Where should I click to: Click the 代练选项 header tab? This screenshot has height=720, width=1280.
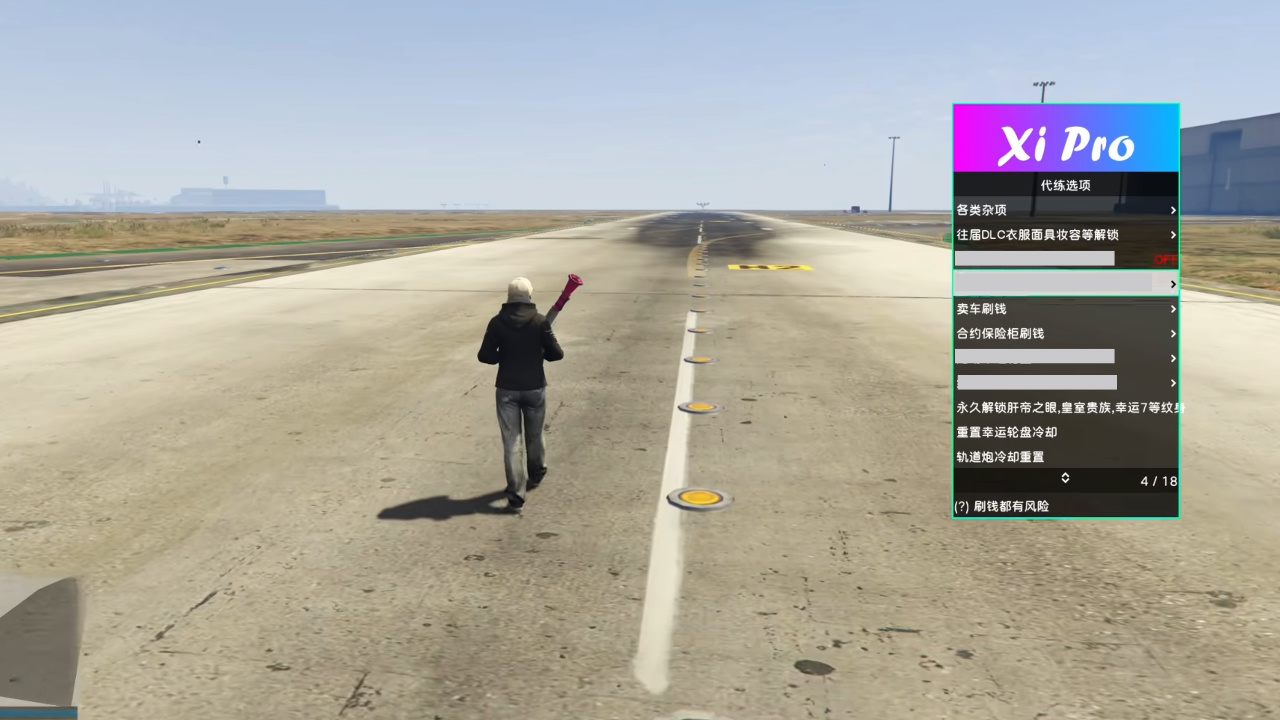(1065, 185)
